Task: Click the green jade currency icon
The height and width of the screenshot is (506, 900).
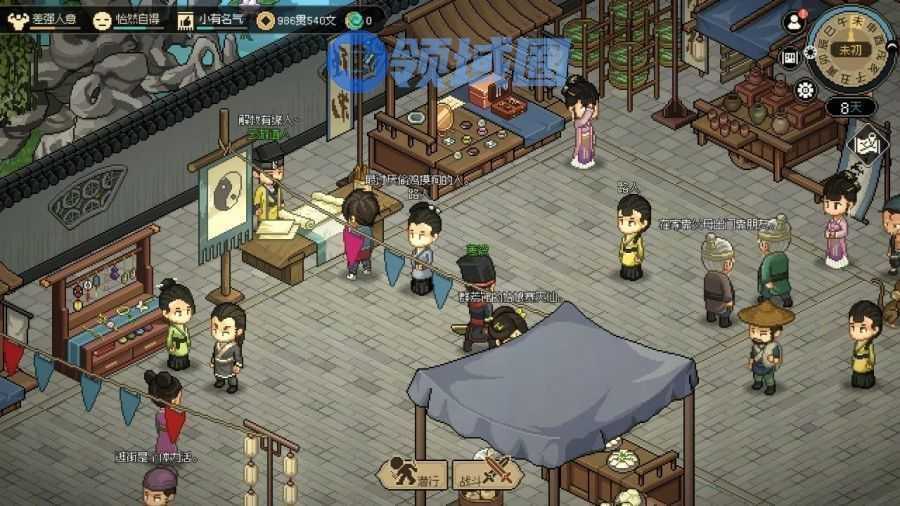Action: pyautogui.click(x=354, y=19)
